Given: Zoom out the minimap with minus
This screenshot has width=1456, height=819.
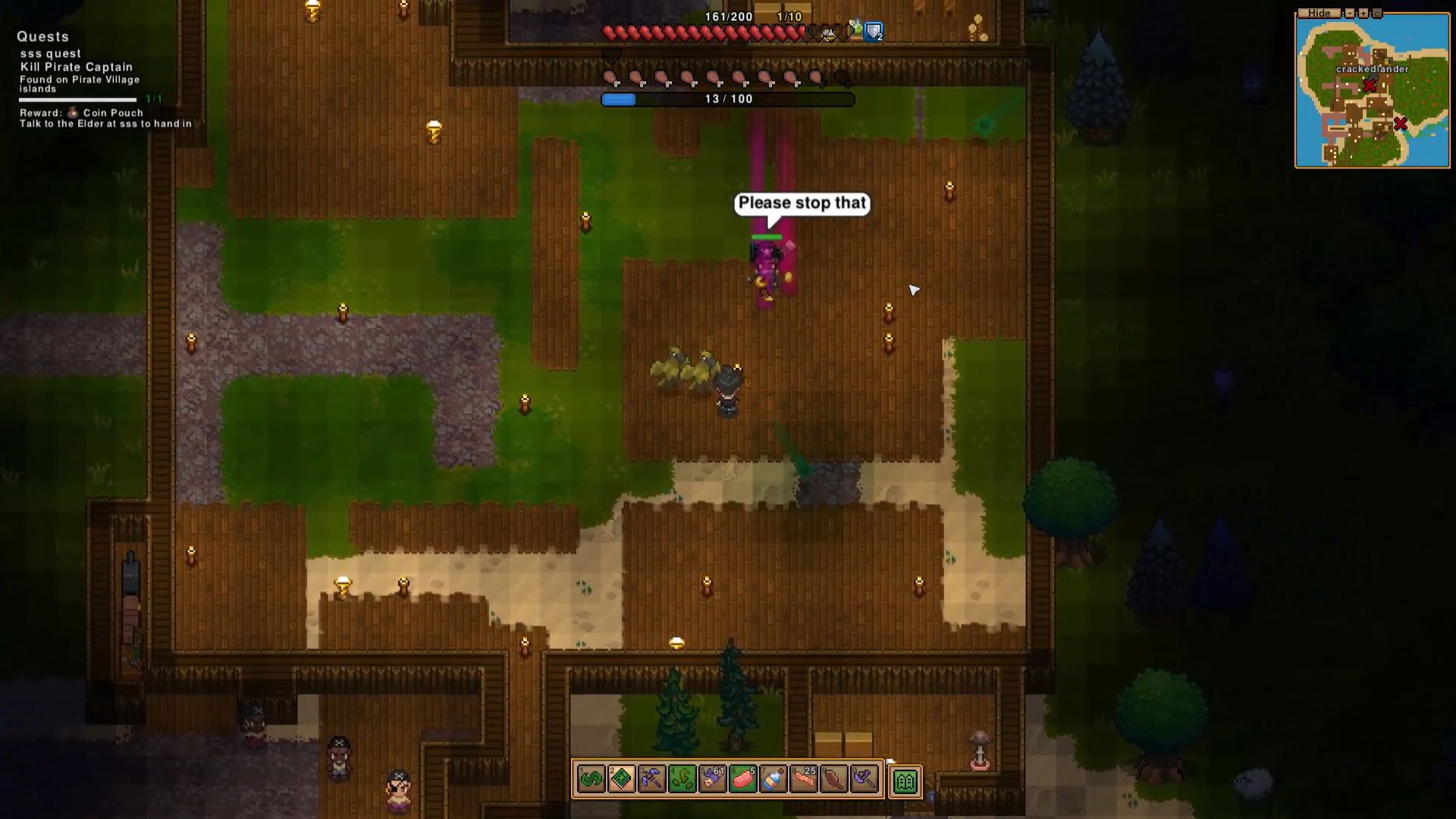Looking at the screenshot, I should (1350, 13).
